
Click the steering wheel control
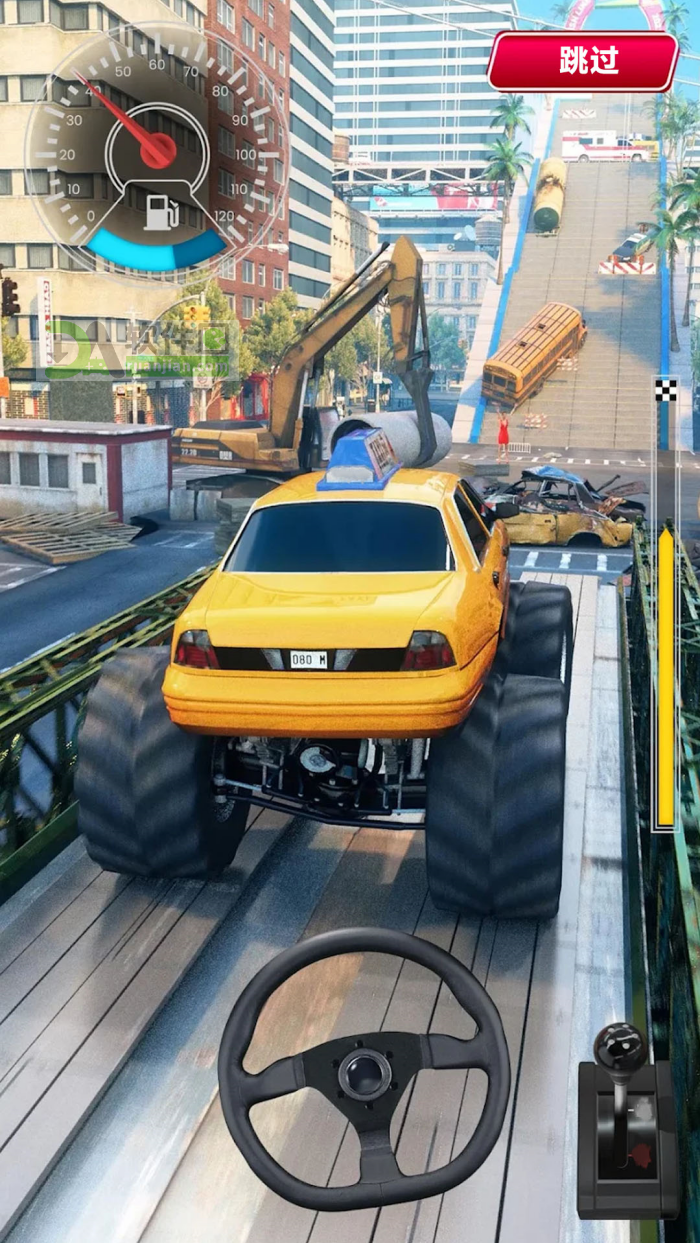point(364,1069)
